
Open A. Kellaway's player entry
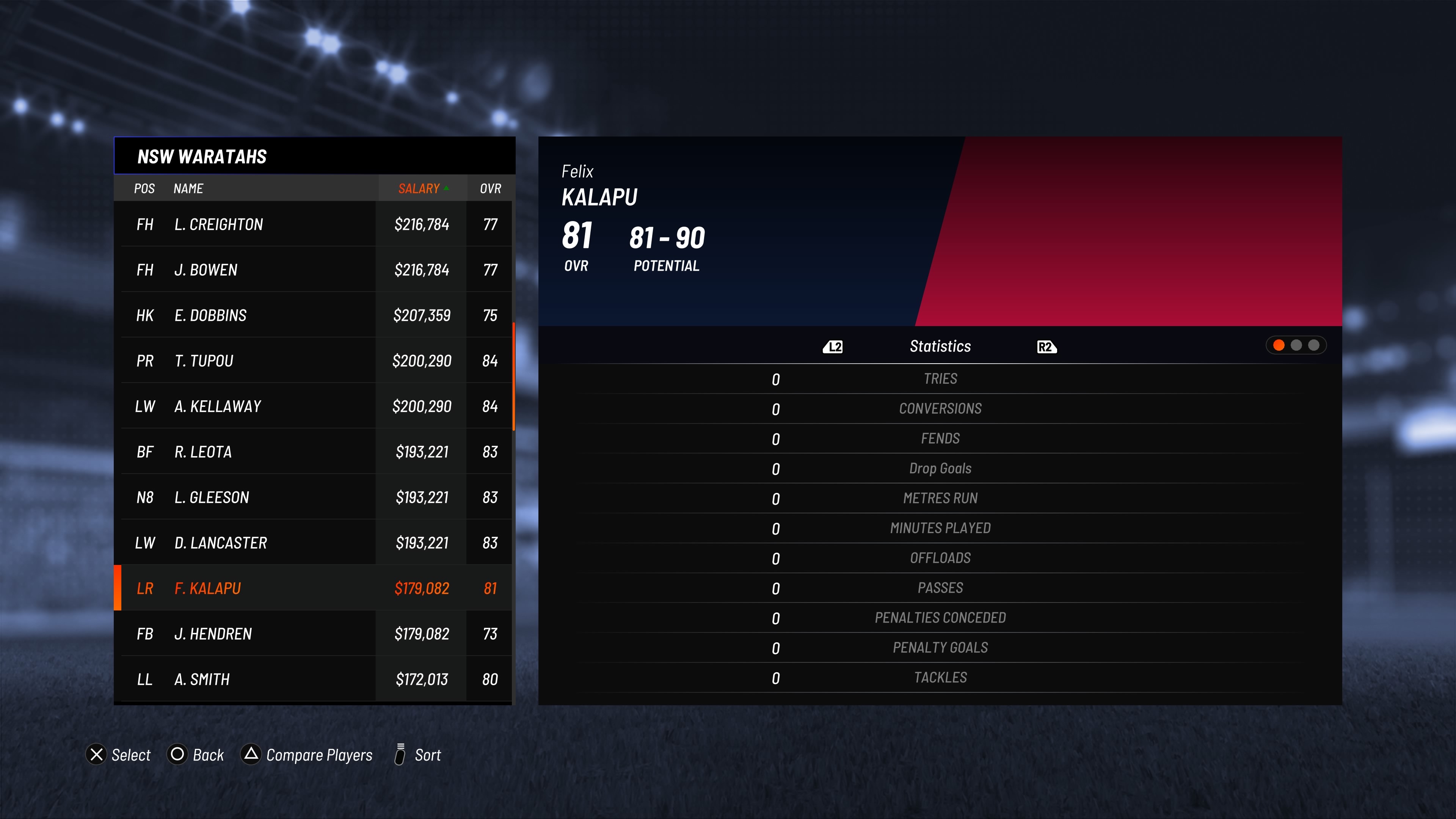[x=314, y=406]
